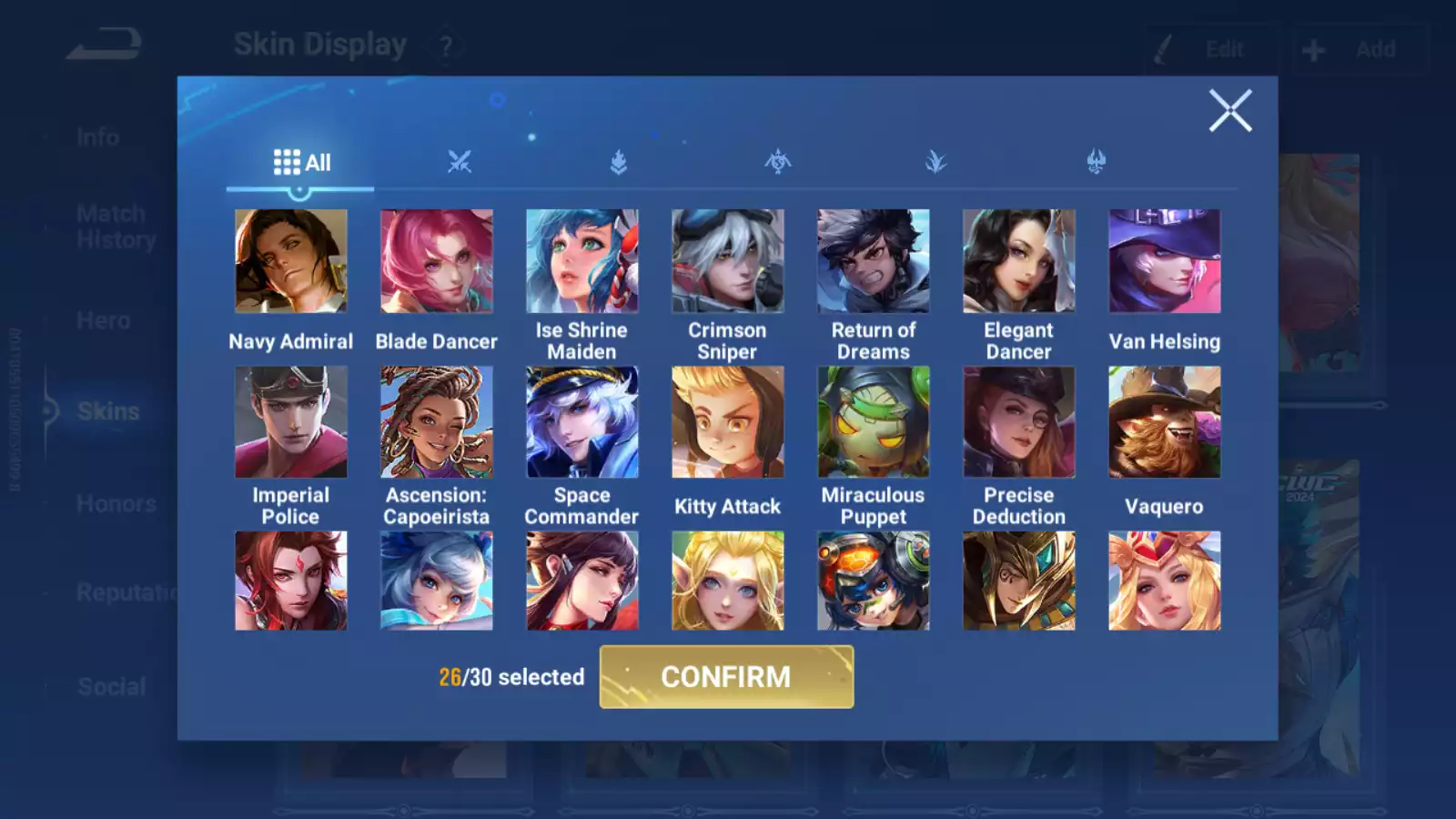Select the Elegant Dancer skin
The width and height of the screenshot is (1456, 819).
coord(1019,261)
